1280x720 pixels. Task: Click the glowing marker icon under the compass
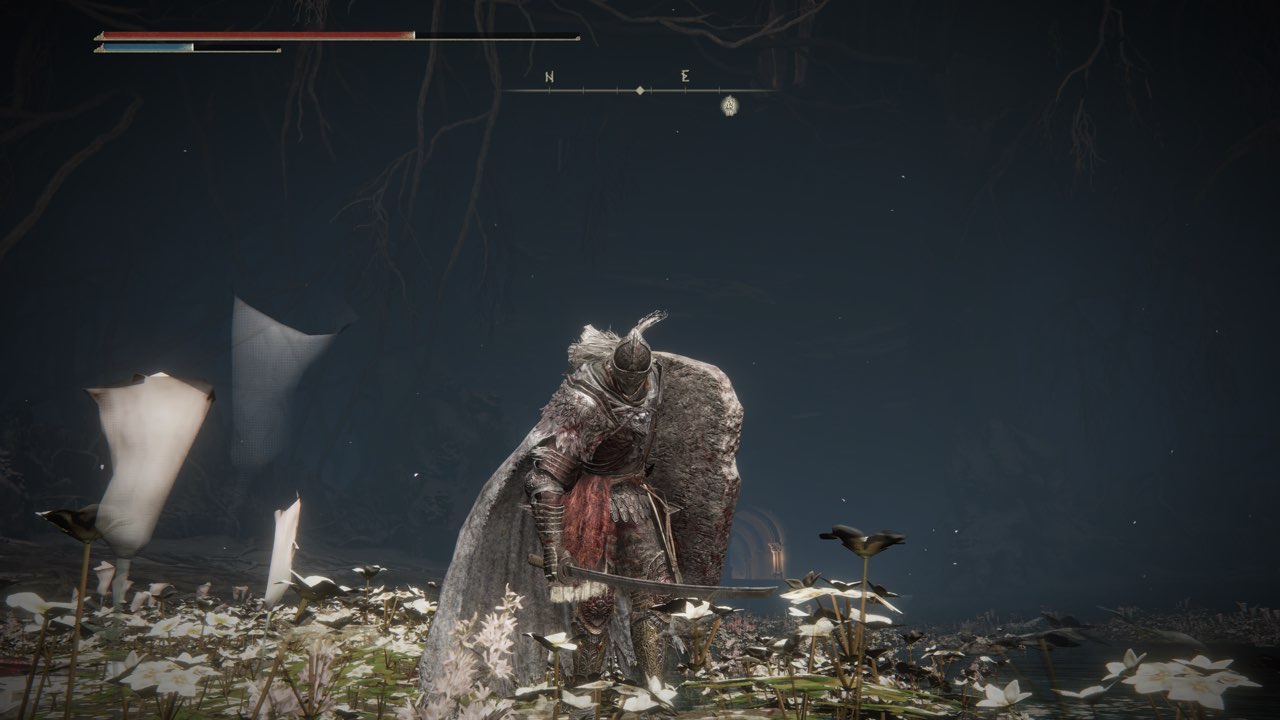tap(730, 104)
